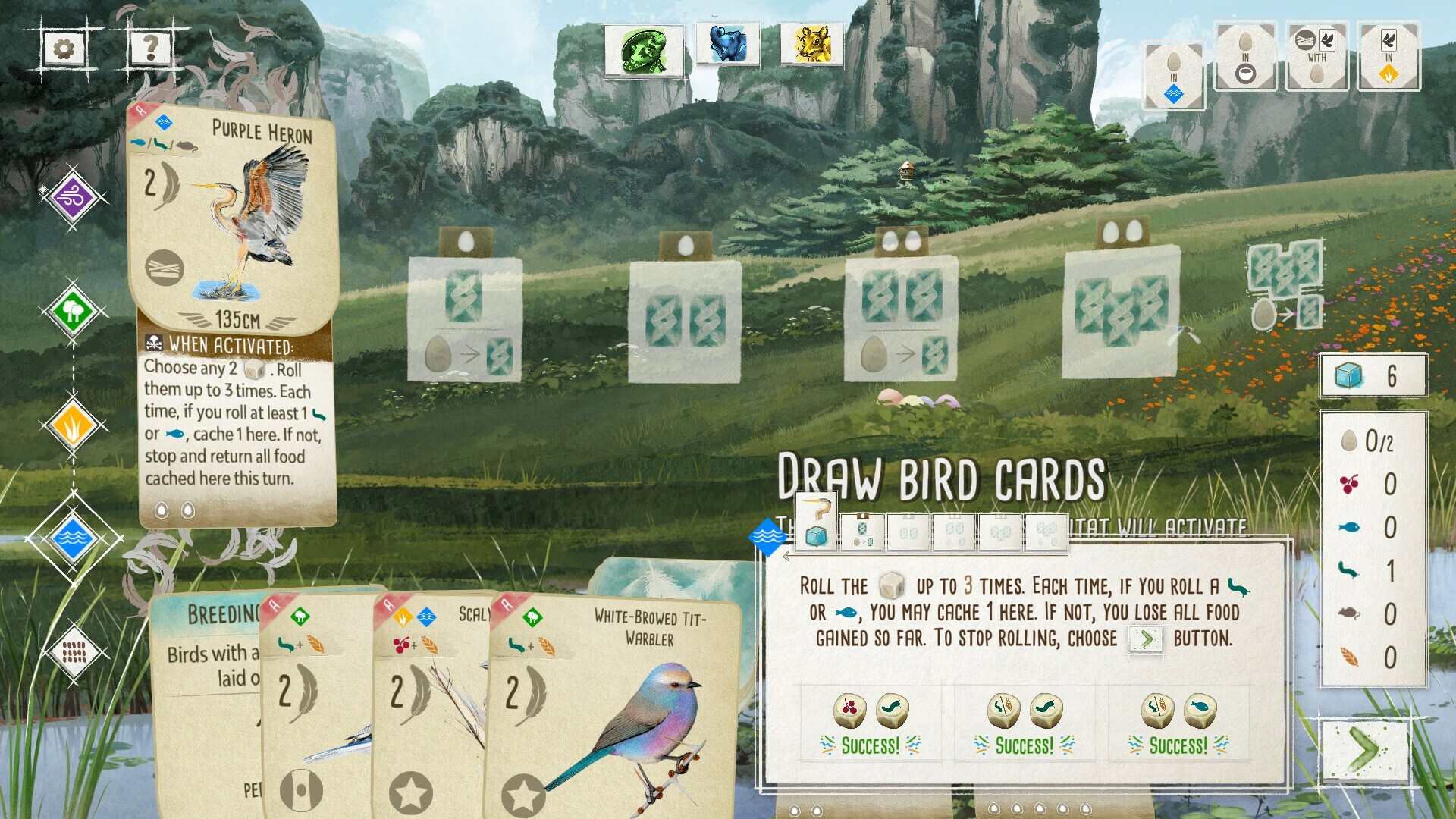Open the settings gear
This screenshot has height=819, width=1456.
pyautogui.click(x=62, y=50)
